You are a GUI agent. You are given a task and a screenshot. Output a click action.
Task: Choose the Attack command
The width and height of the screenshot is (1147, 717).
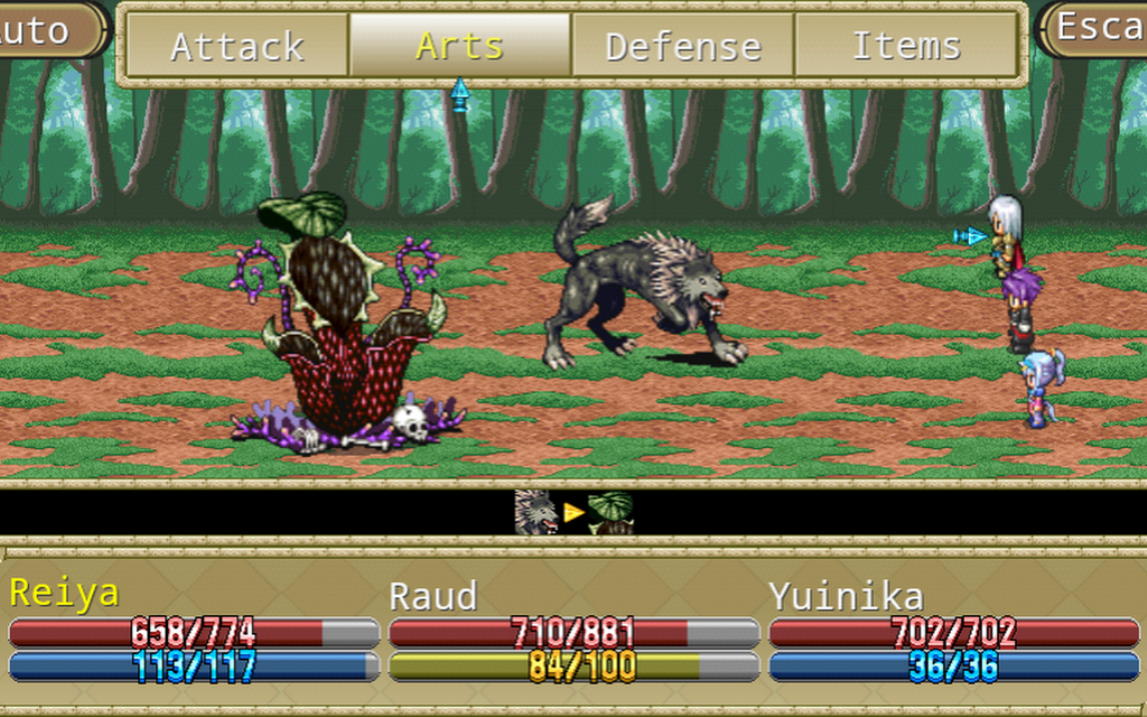[x=237, y=46]
